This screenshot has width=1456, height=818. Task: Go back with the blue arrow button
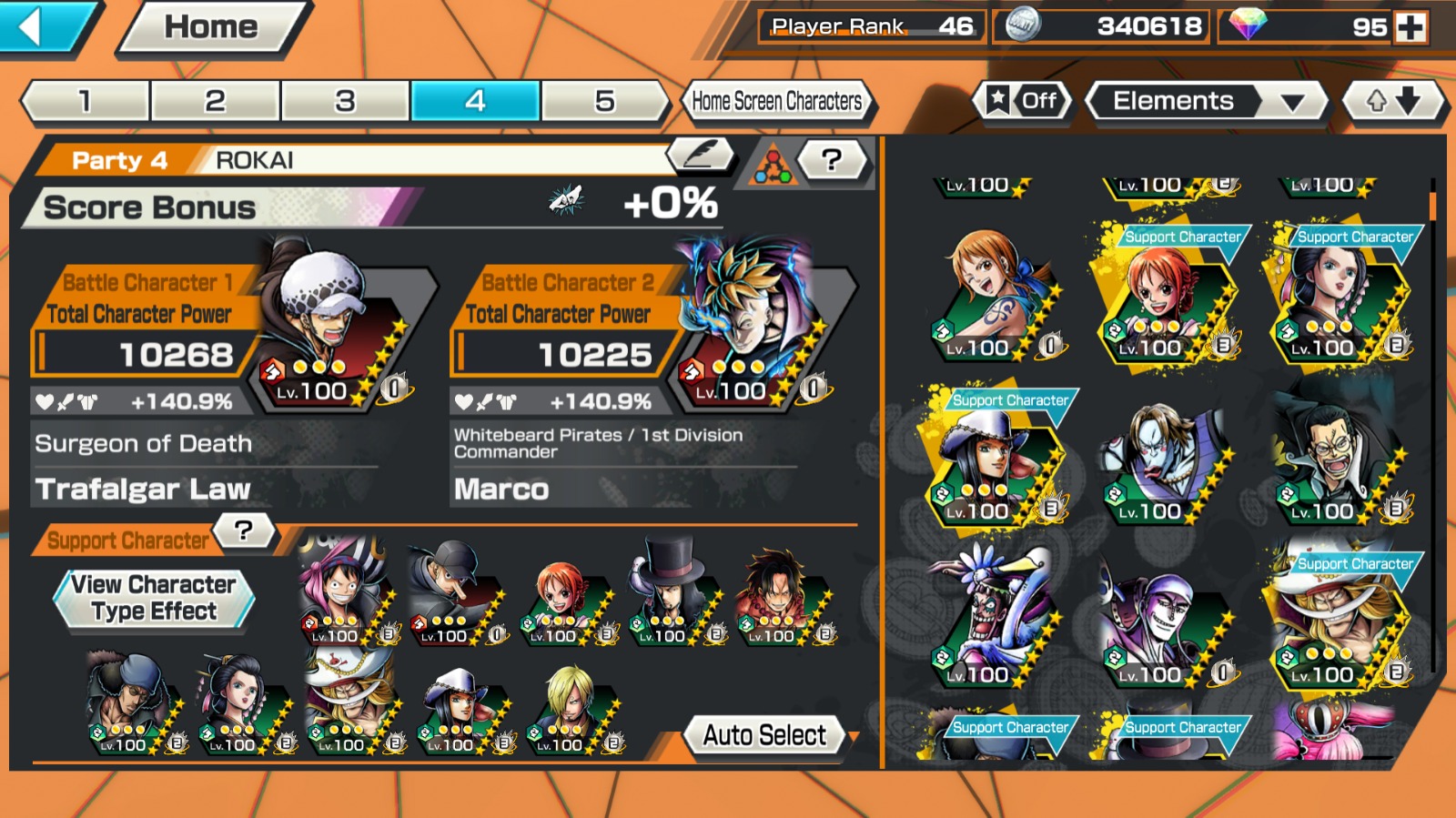tap(41, 26)
